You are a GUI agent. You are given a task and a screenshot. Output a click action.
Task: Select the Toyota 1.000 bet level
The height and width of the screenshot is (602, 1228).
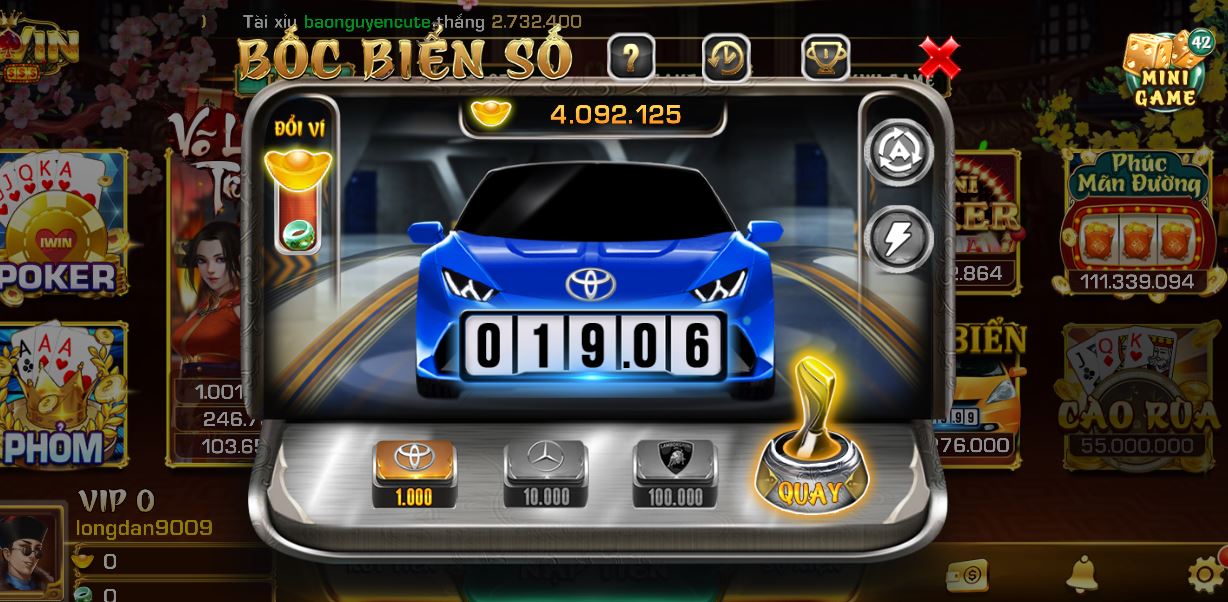pos(414,472)
